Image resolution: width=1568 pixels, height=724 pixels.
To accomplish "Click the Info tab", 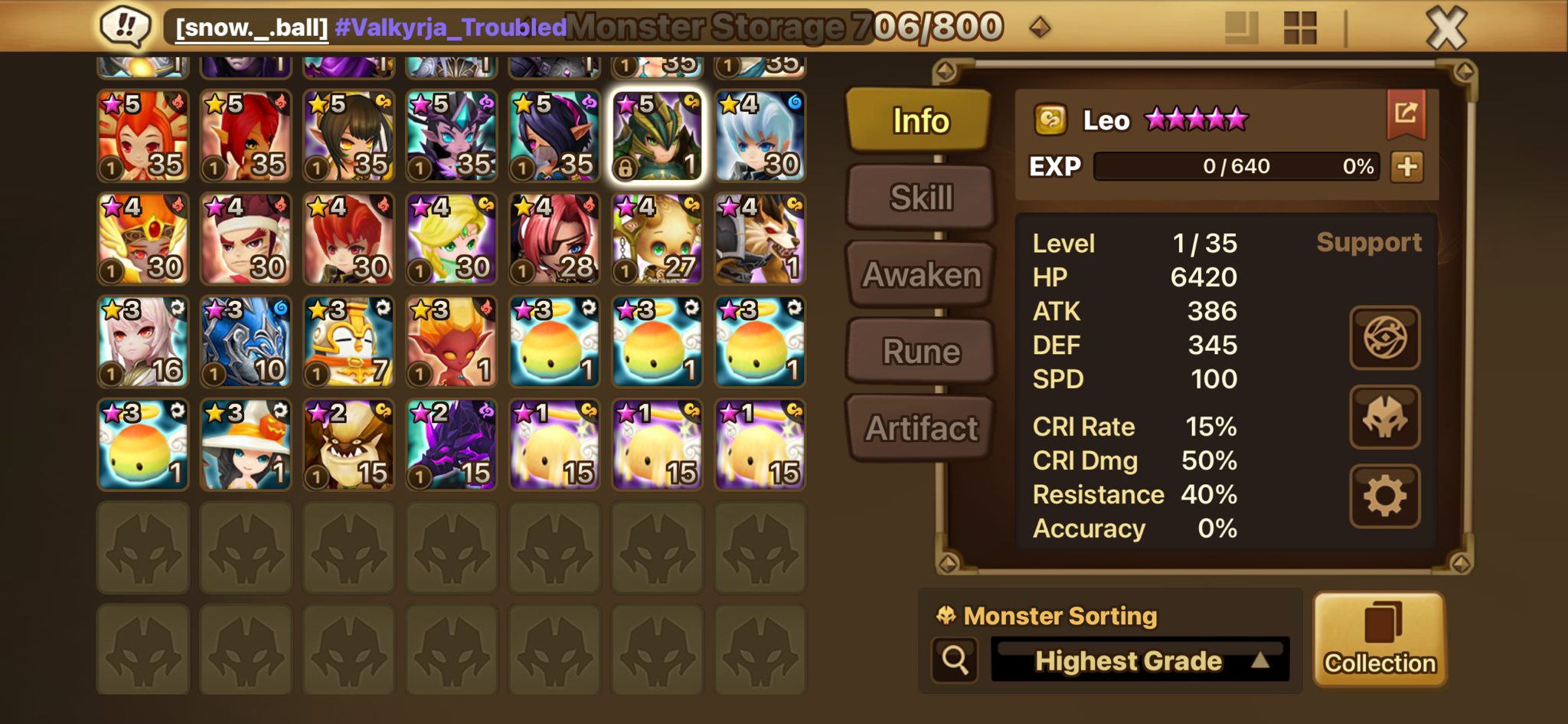I will click(x=920, y=120).
